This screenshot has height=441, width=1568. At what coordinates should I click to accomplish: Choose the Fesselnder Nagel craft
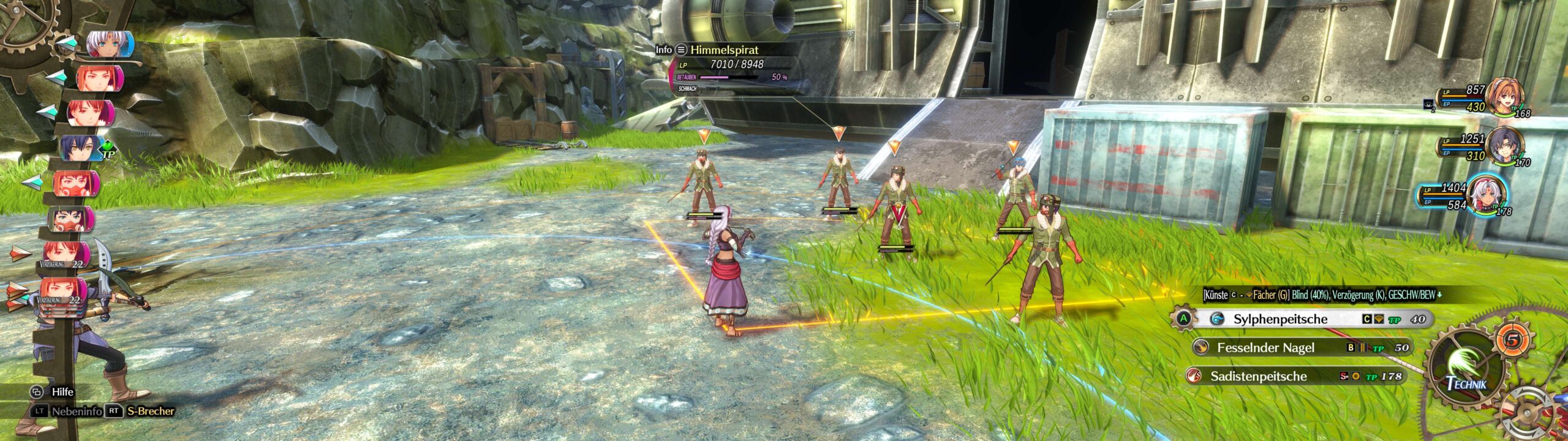pos(1265,348)
